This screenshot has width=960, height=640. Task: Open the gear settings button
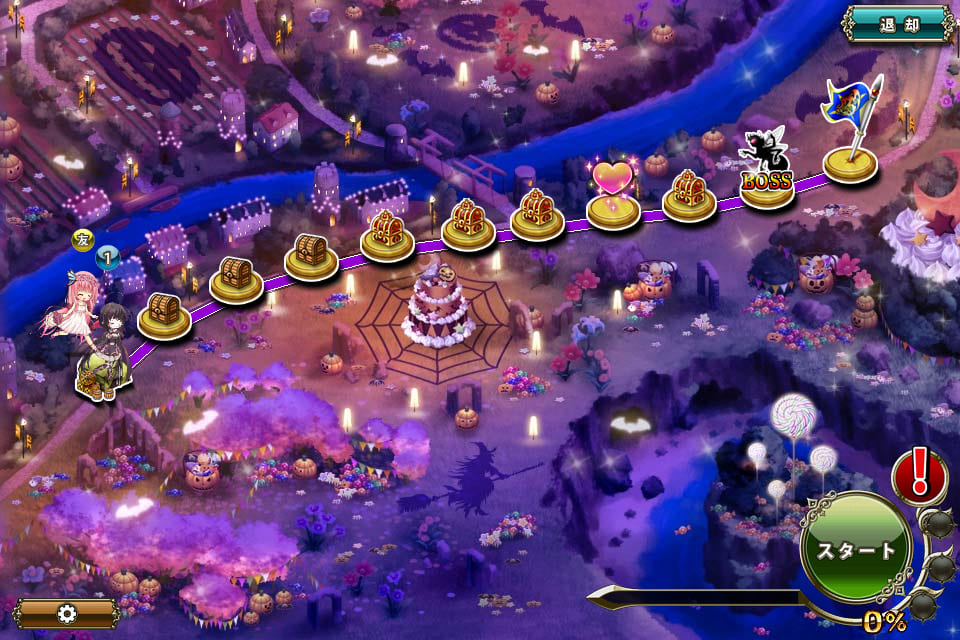pos(66,613)
